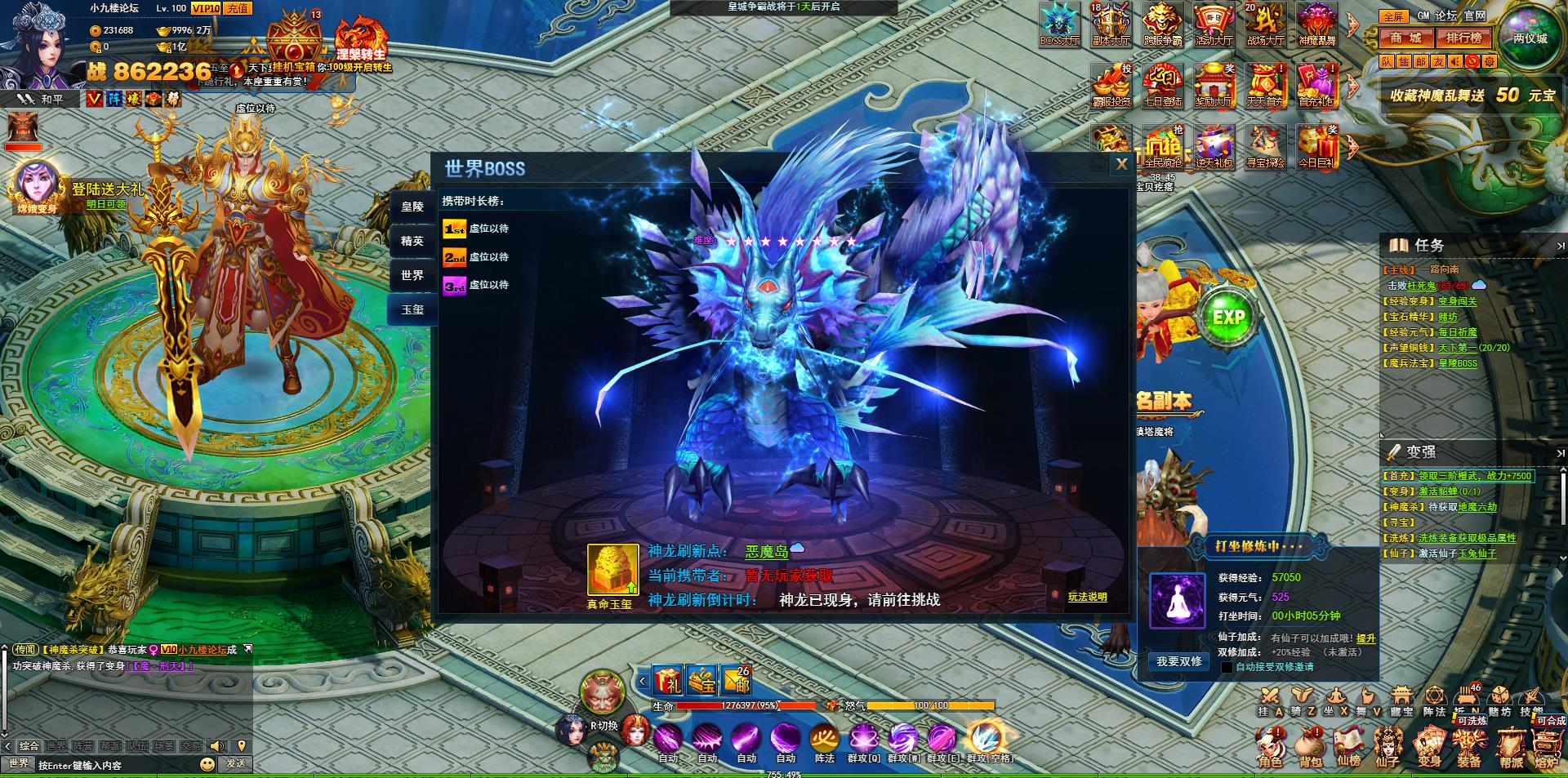Switch to the 精英 boss tab

coord(412,241)
